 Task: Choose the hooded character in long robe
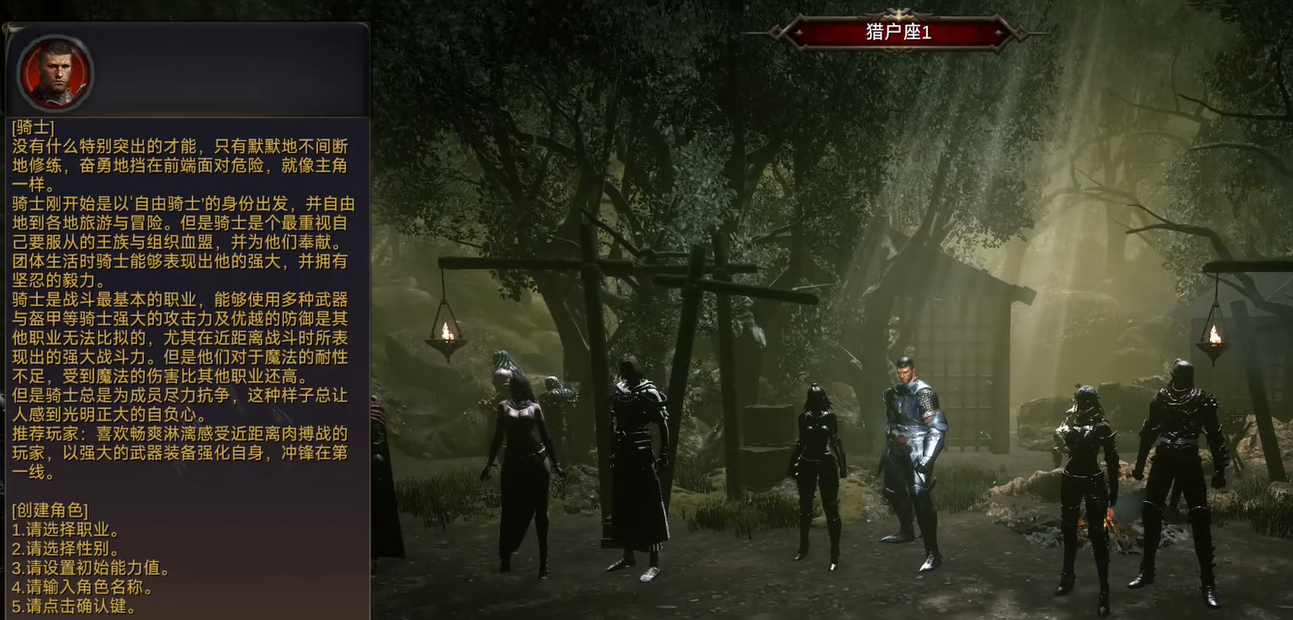(x=637, y=460)
